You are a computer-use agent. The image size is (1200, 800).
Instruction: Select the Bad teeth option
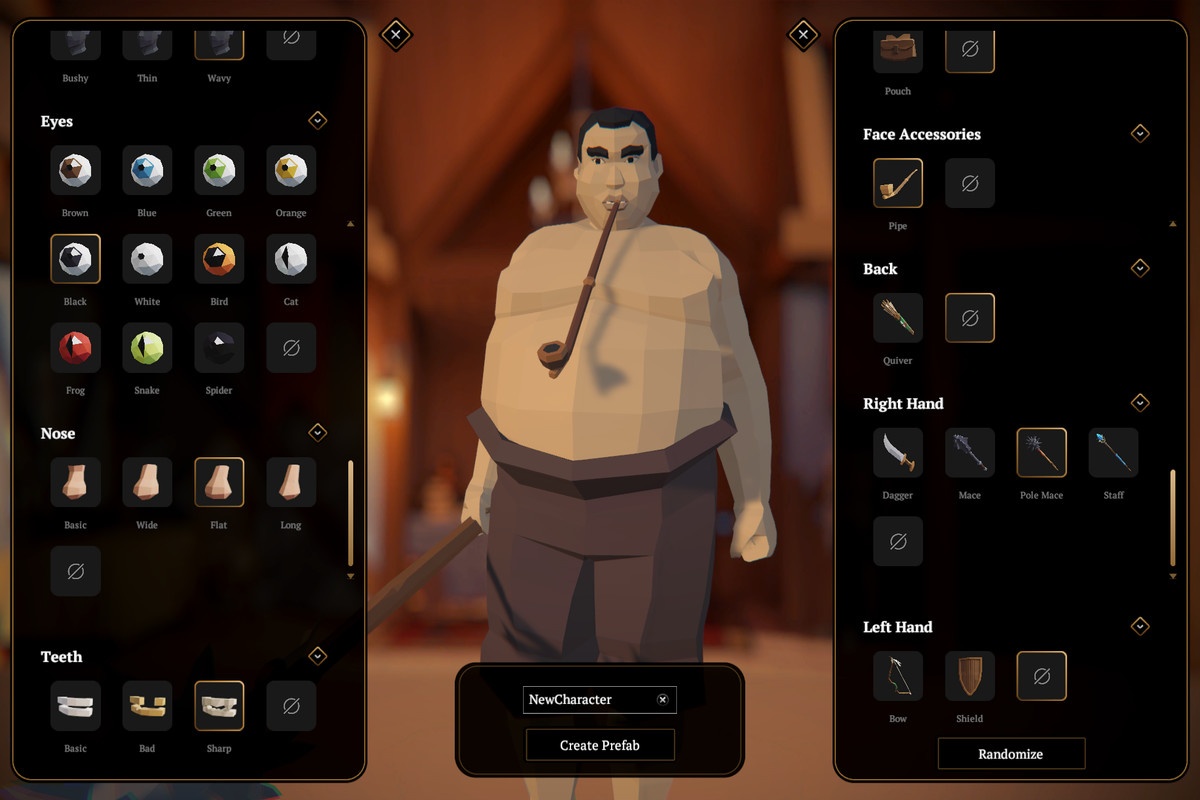(x=147, y=706)
